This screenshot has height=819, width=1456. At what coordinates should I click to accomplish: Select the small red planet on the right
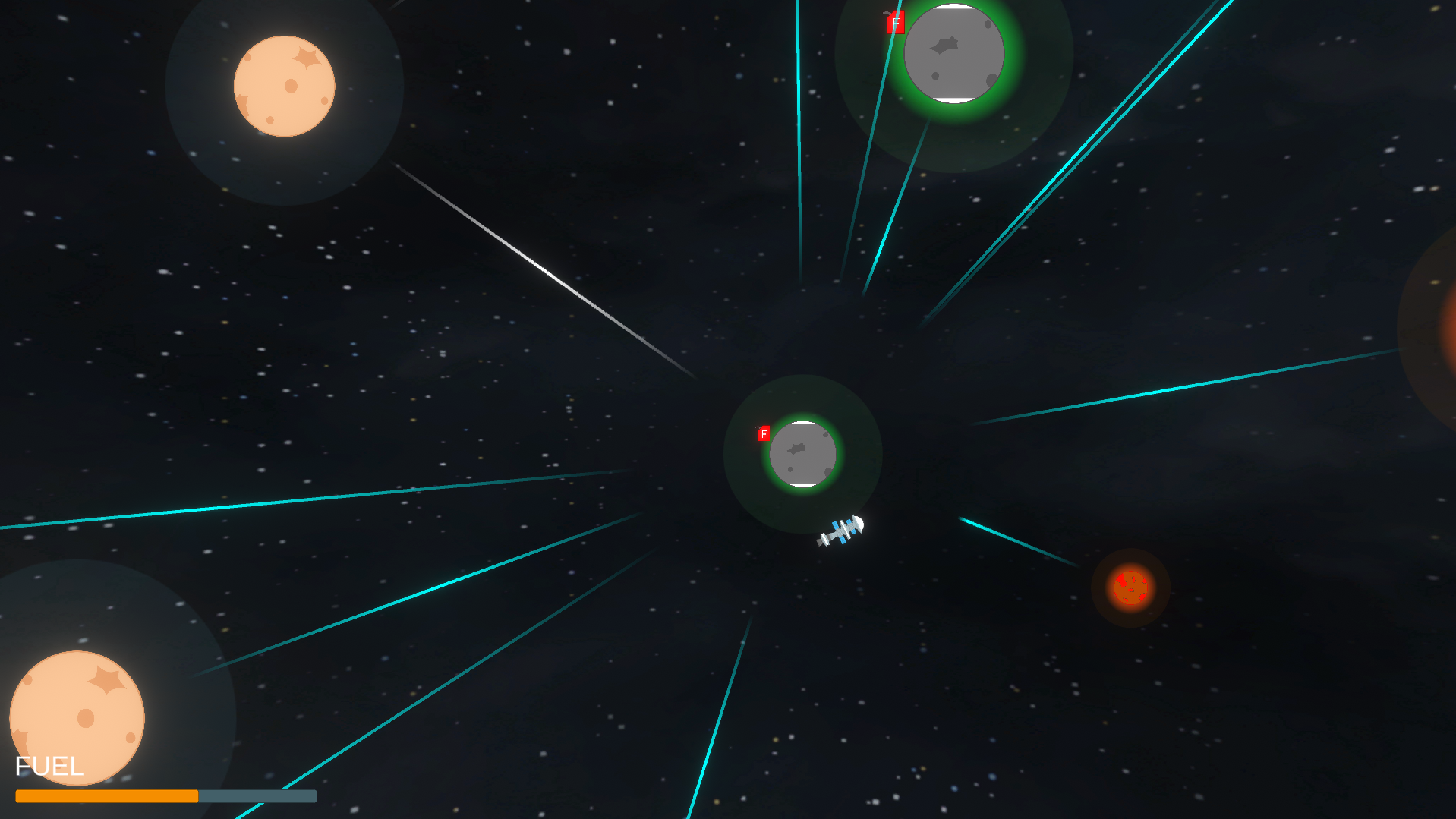tap(1130, 587)
